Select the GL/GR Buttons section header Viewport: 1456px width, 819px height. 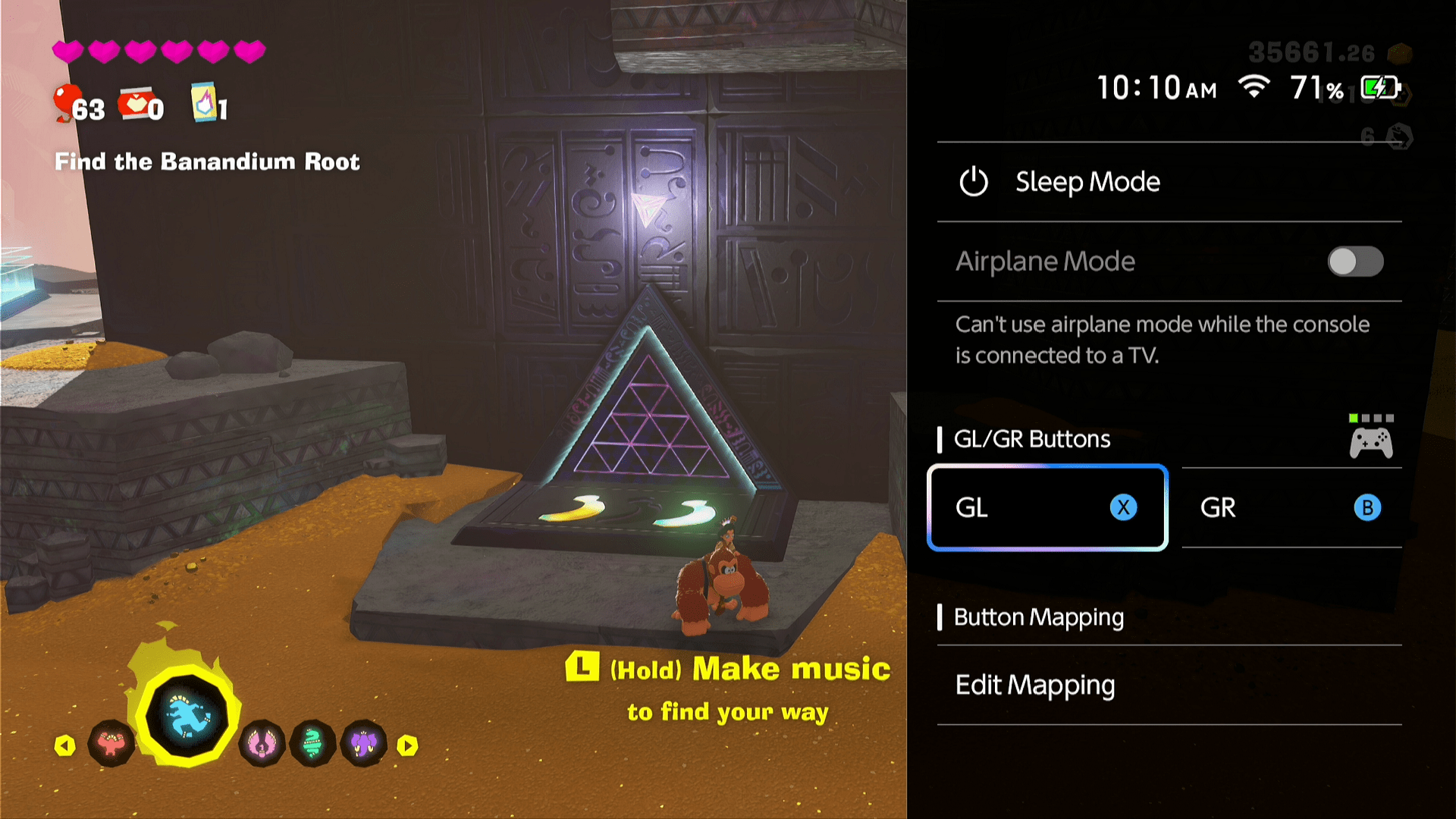pyautogui.click(x=1031, y=438)
